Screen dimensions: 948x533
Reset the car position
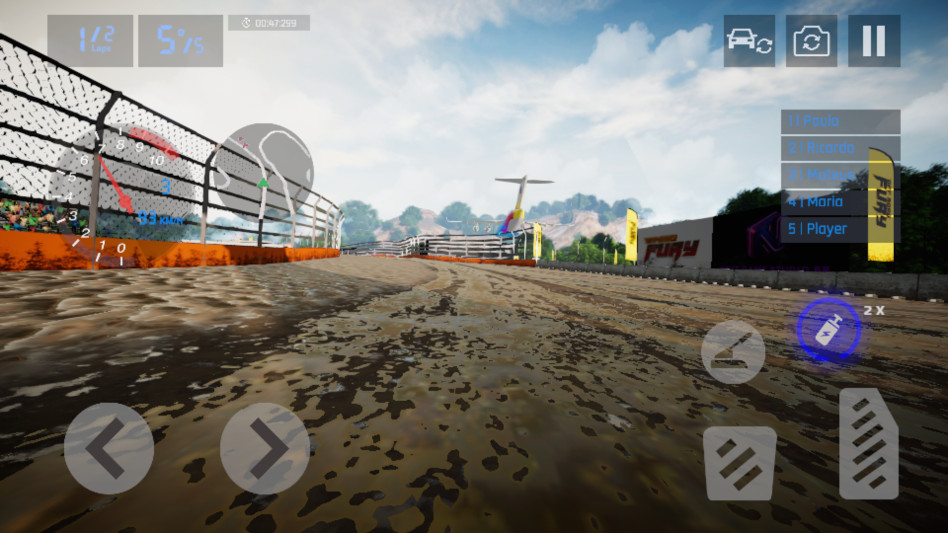click(749, 41)
